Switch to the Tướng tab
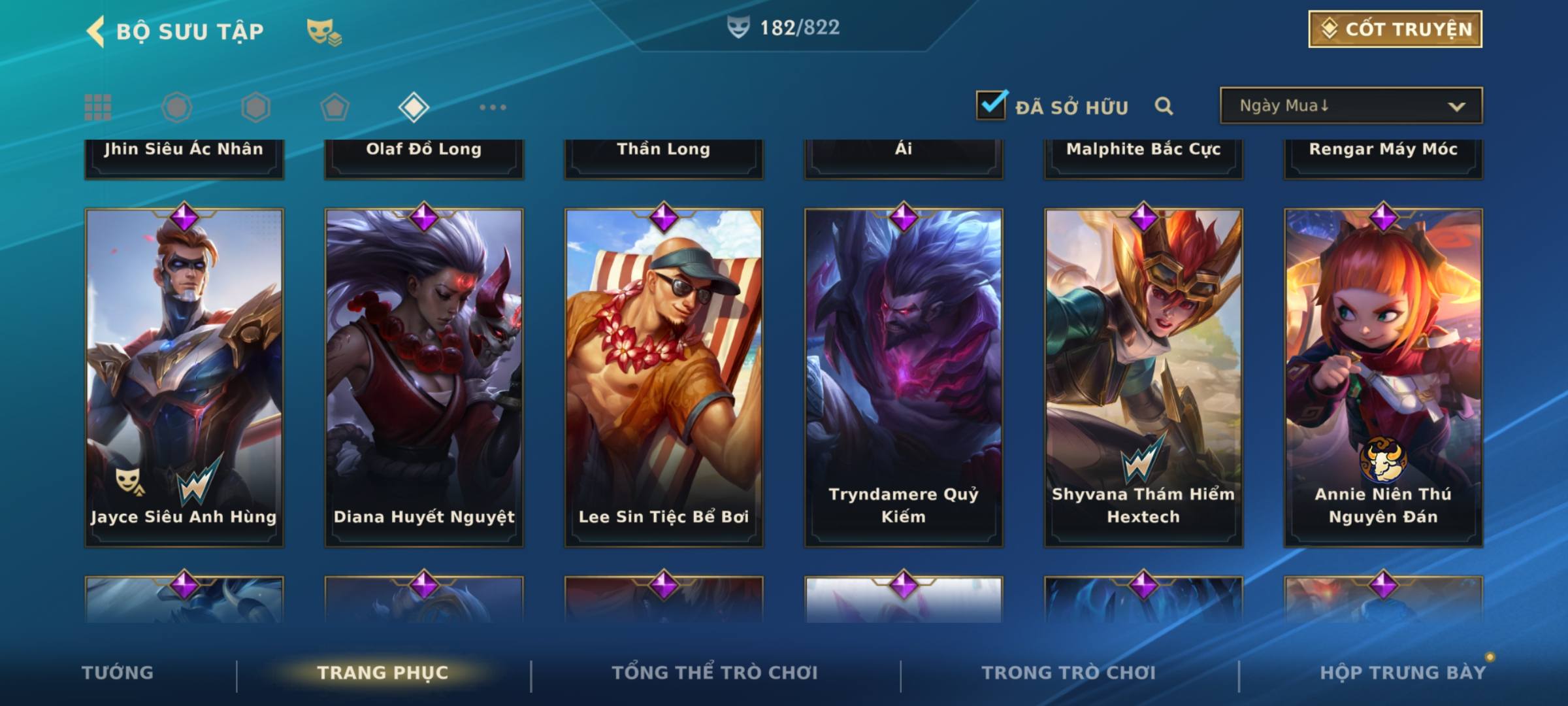This screenshot has height=706, width=1568. coord(118,673)
